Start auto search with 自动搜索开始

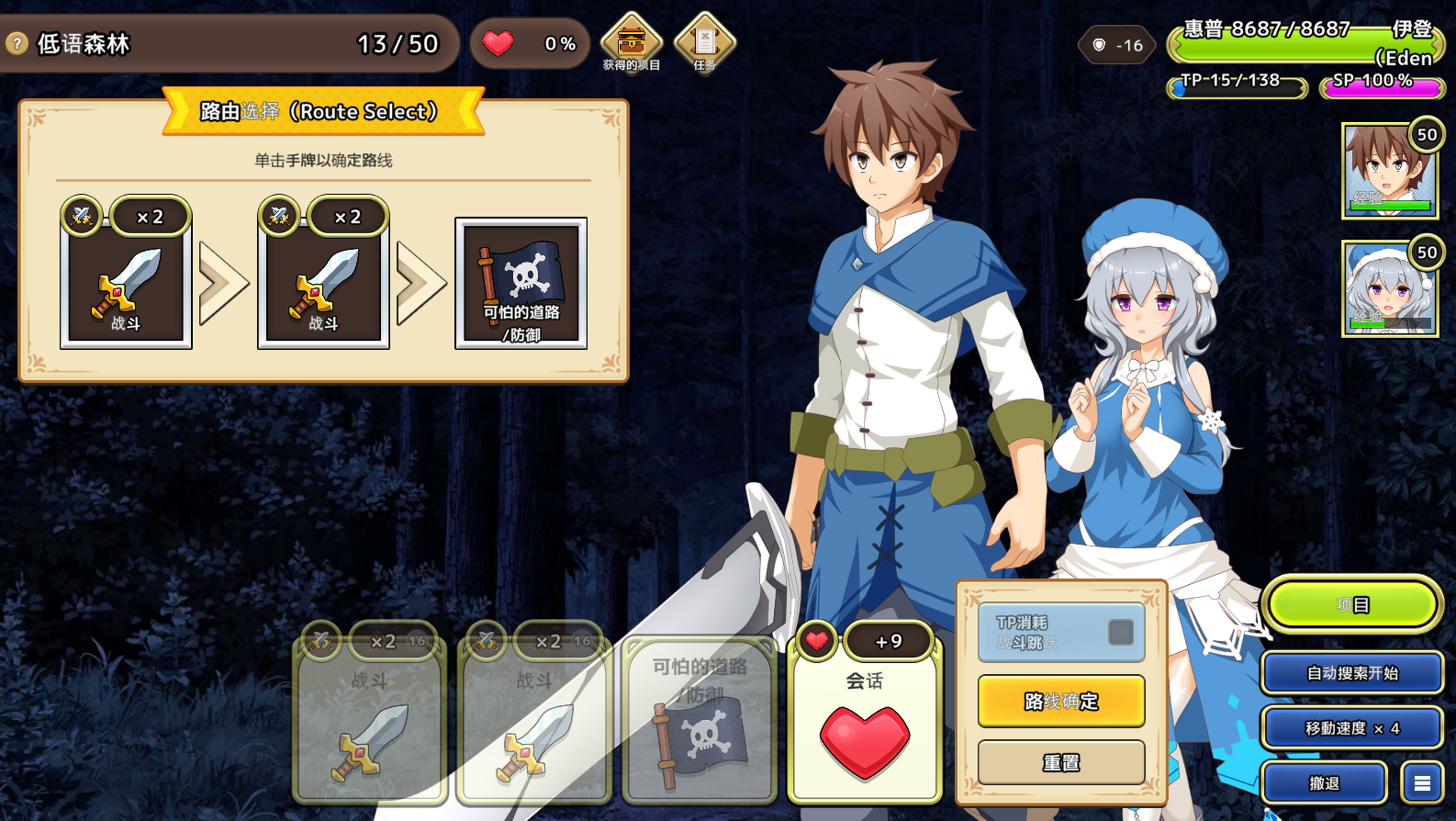1352,673
